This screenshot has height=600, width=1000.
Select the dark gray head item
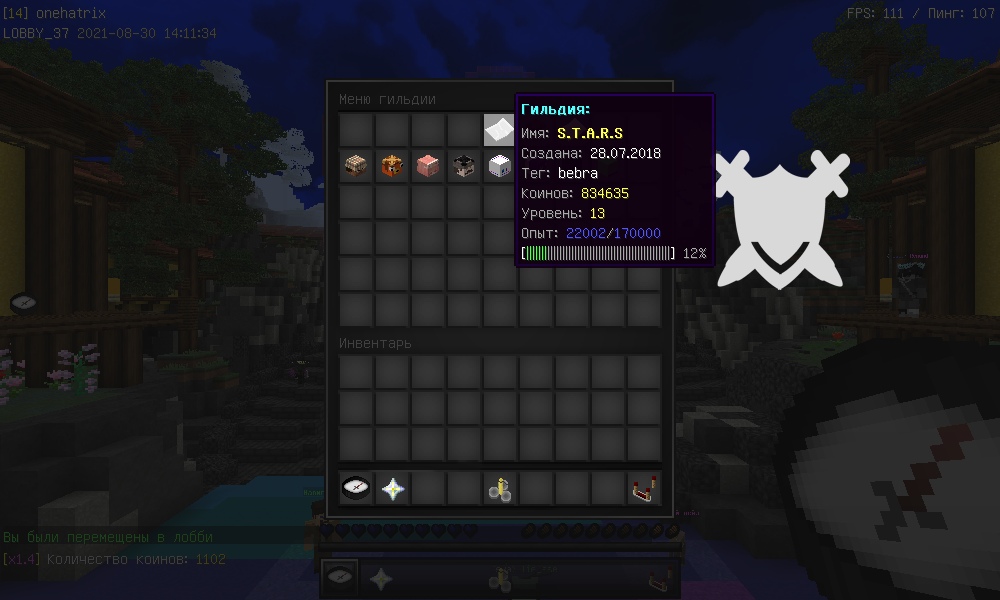(465, 166)
